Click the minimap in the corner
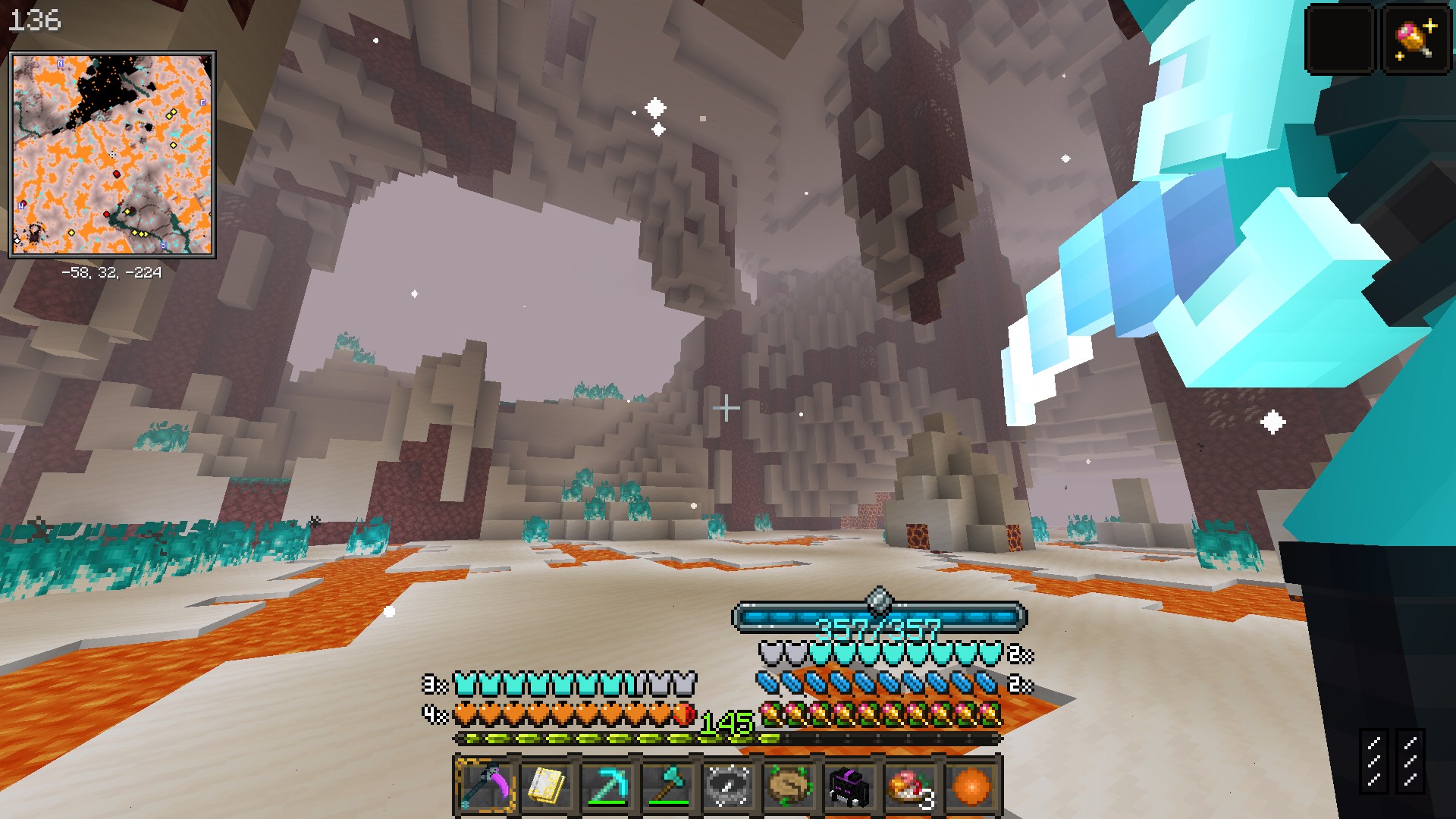 pos(112,155)
